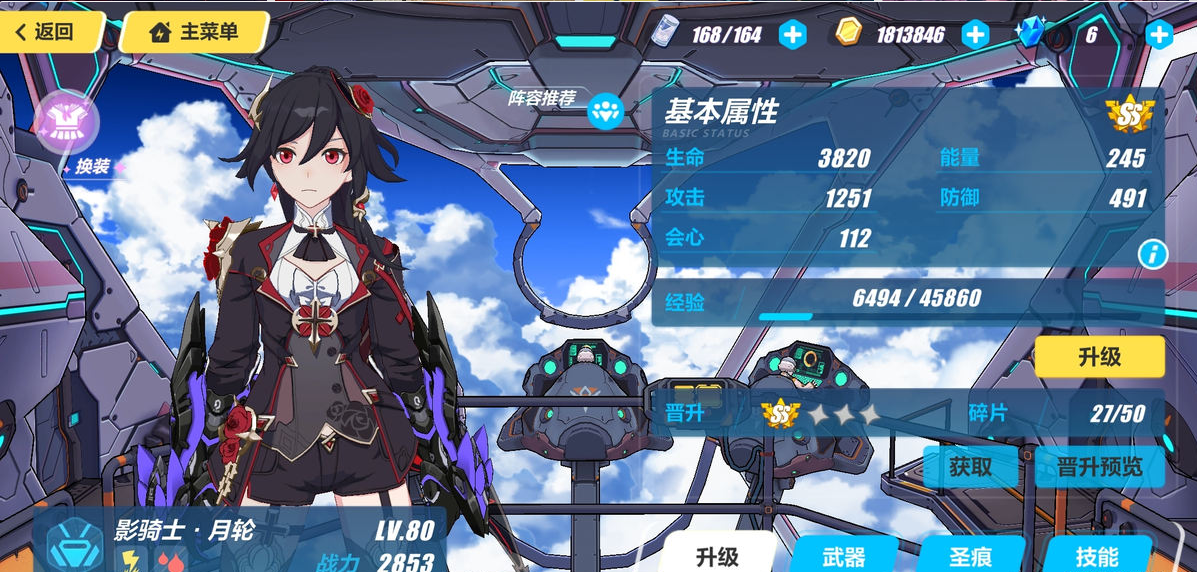Add gold coins with the plus button
Viewport: 1197px width, 572px height.
pos(975,35)
